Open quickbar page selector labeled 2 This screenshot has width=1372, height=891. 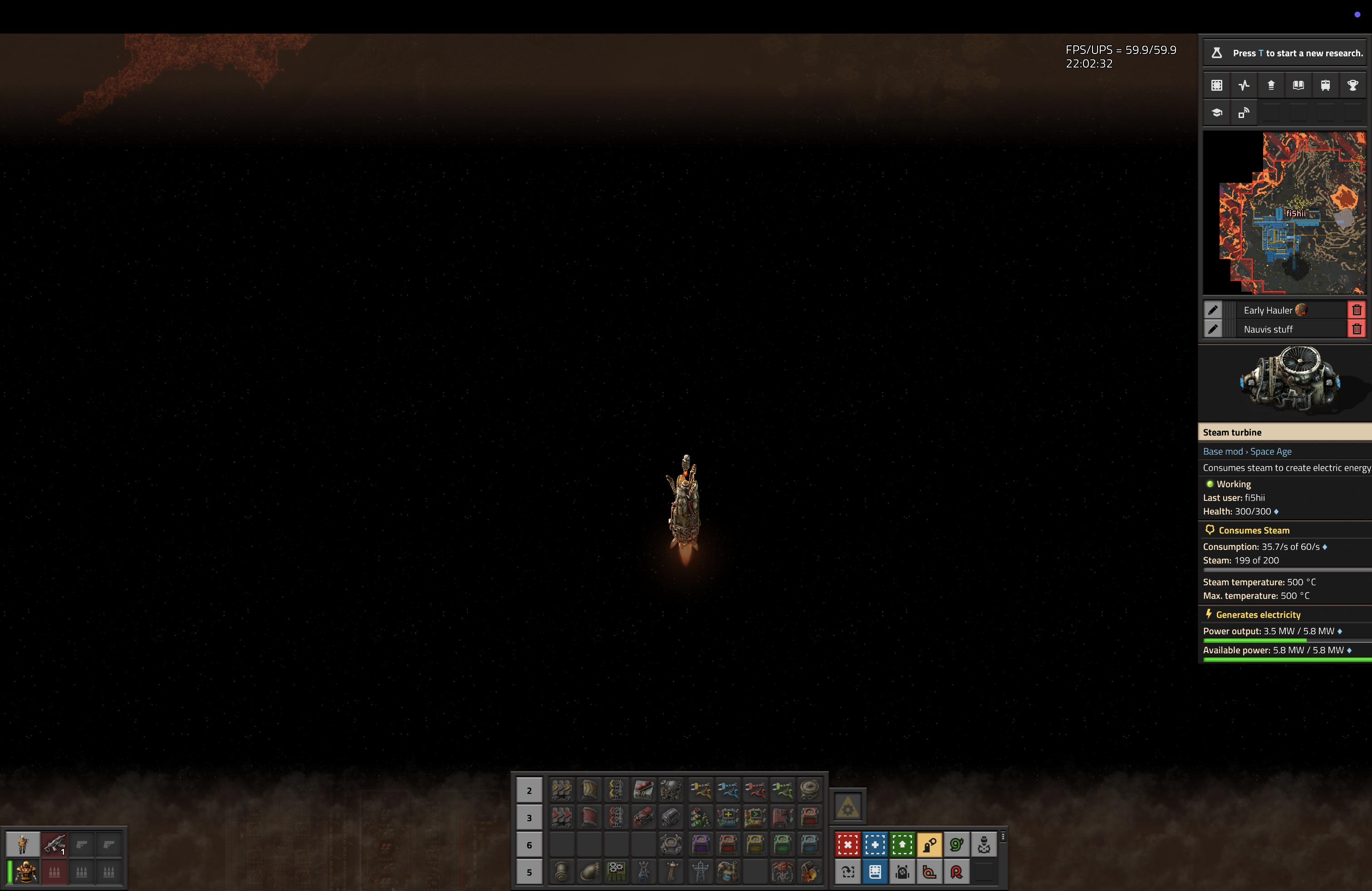[530, 790]
